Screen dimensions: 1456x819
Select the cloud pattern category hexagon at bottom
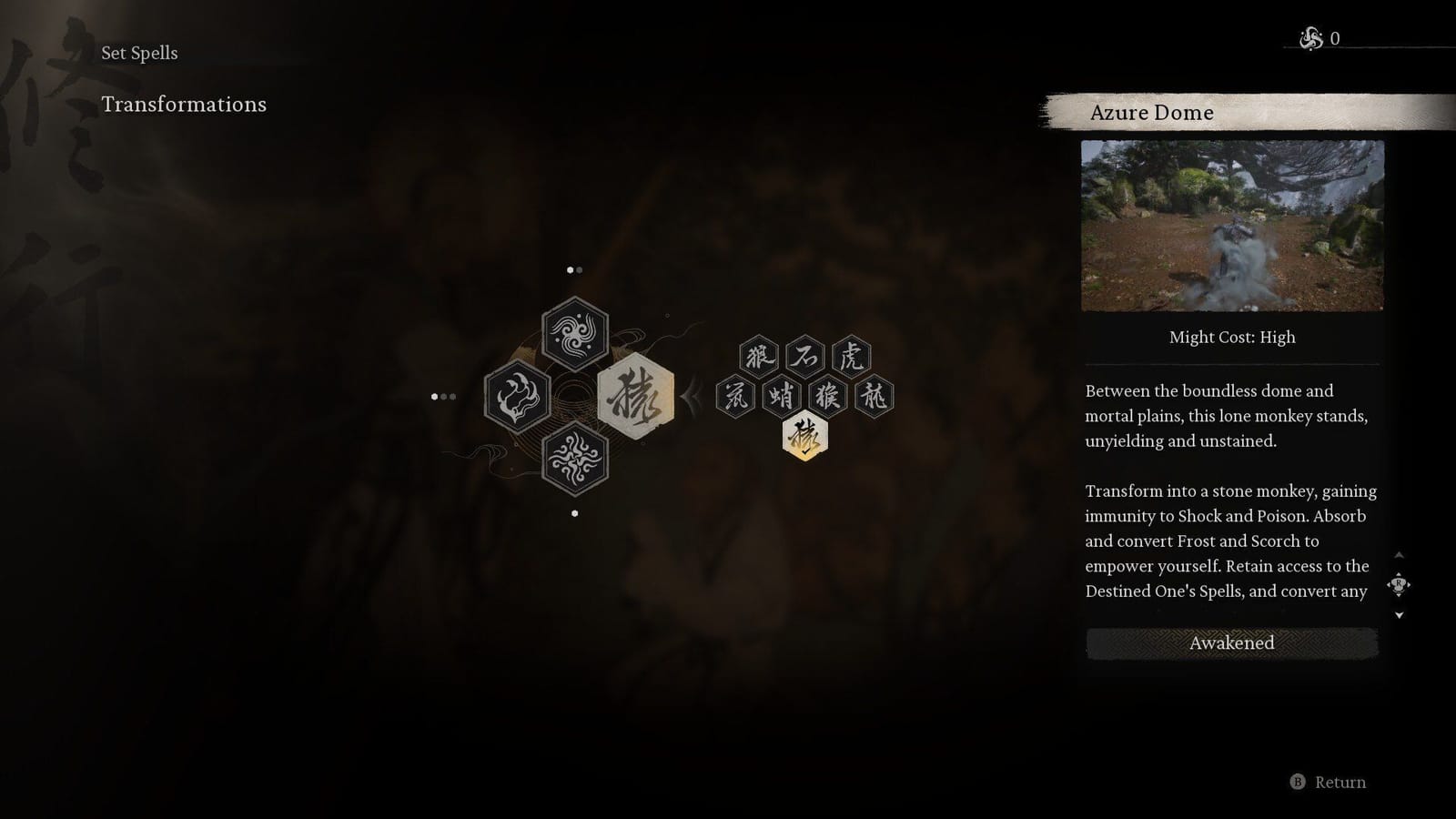tap(575, 460)
